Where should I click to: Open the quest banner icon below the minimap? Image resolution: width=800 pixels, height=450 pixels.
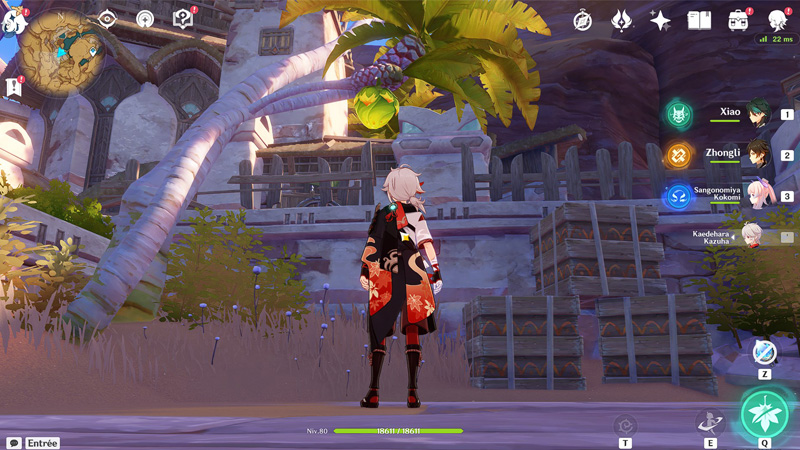coord(14,88)
